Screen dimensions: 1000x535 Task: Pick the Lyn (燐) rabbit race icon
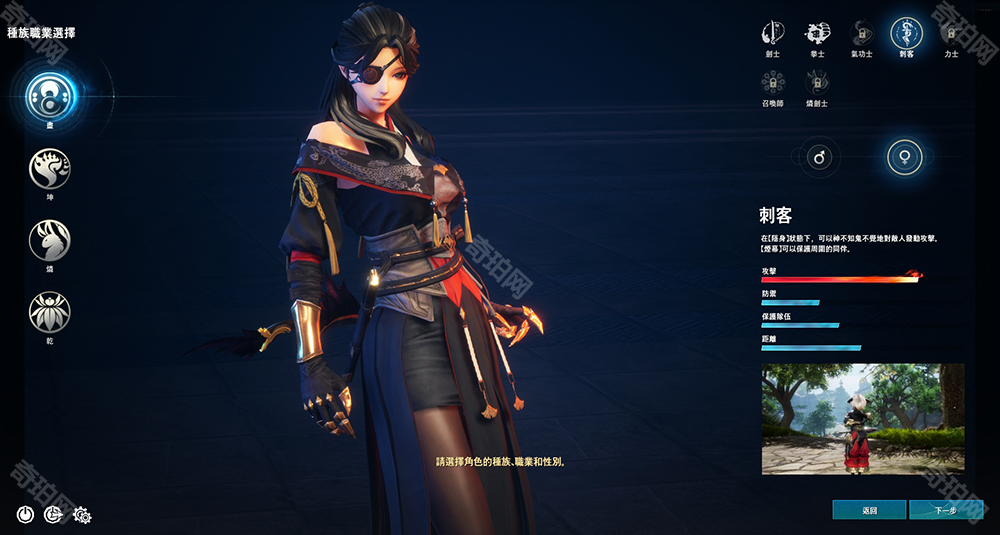coord(50,241)
